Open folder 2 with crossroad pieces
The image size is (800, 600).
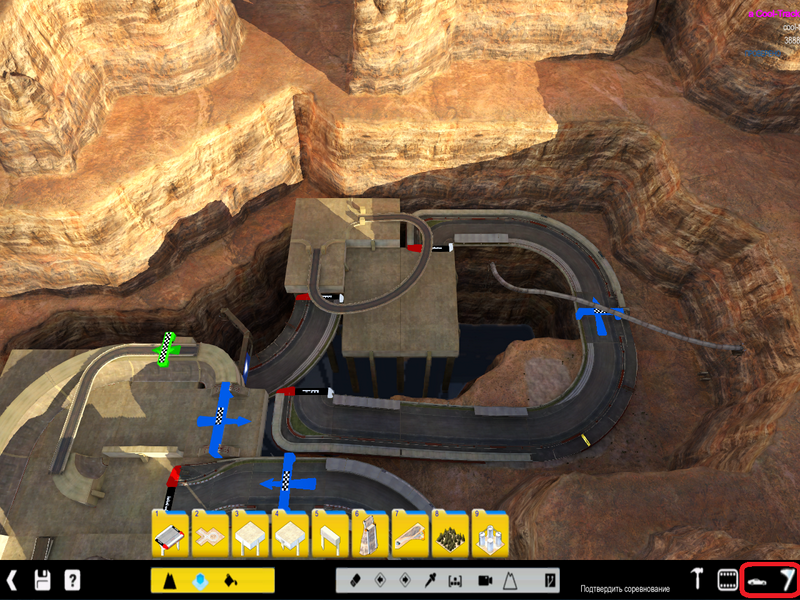click(210, 535)
